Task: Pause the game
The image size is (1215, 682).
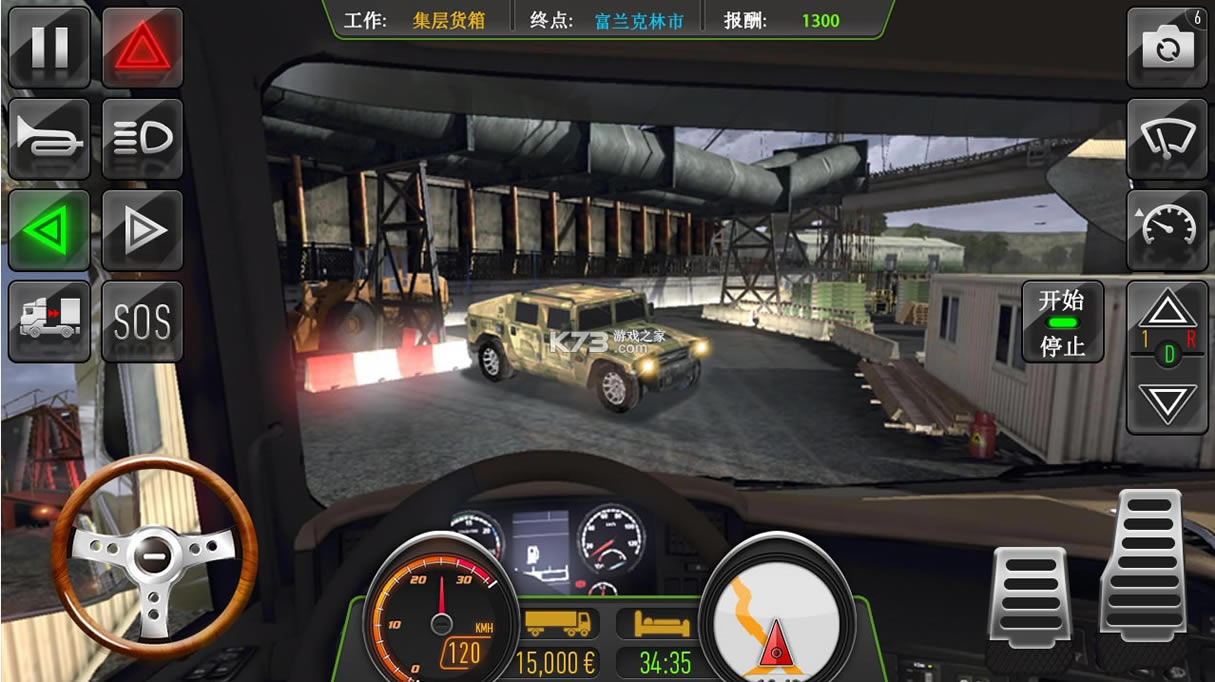Action: [x=49, y=48]
